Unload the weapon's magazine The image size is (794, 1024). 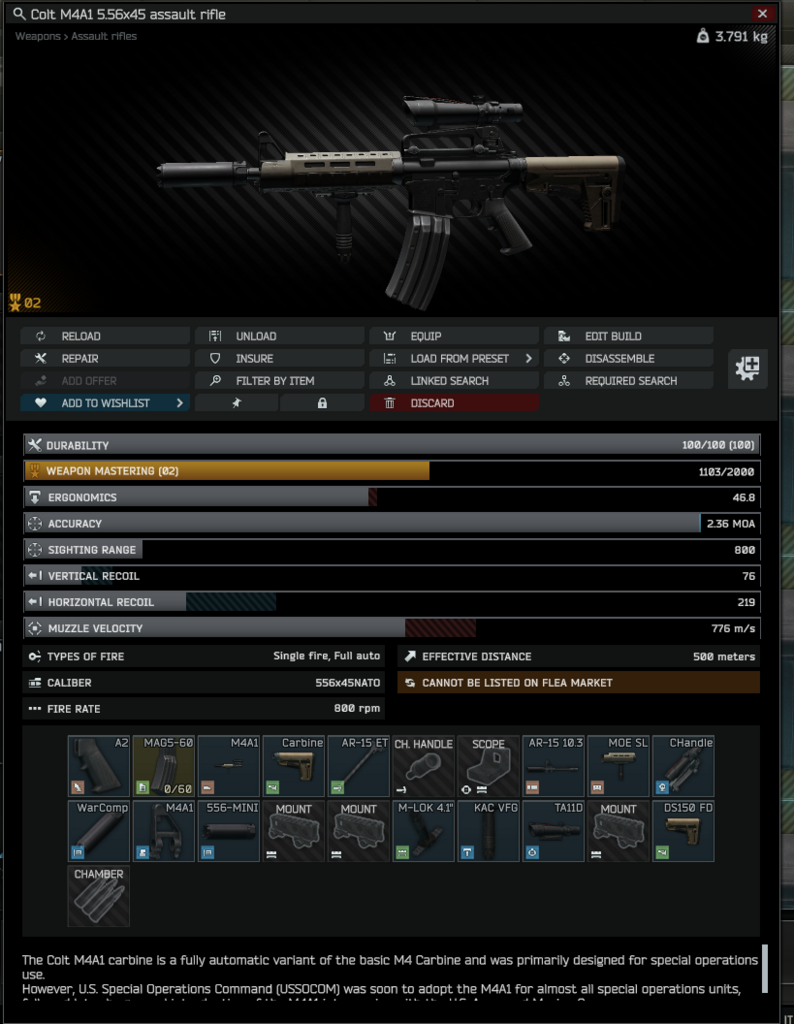coord(279,336)
